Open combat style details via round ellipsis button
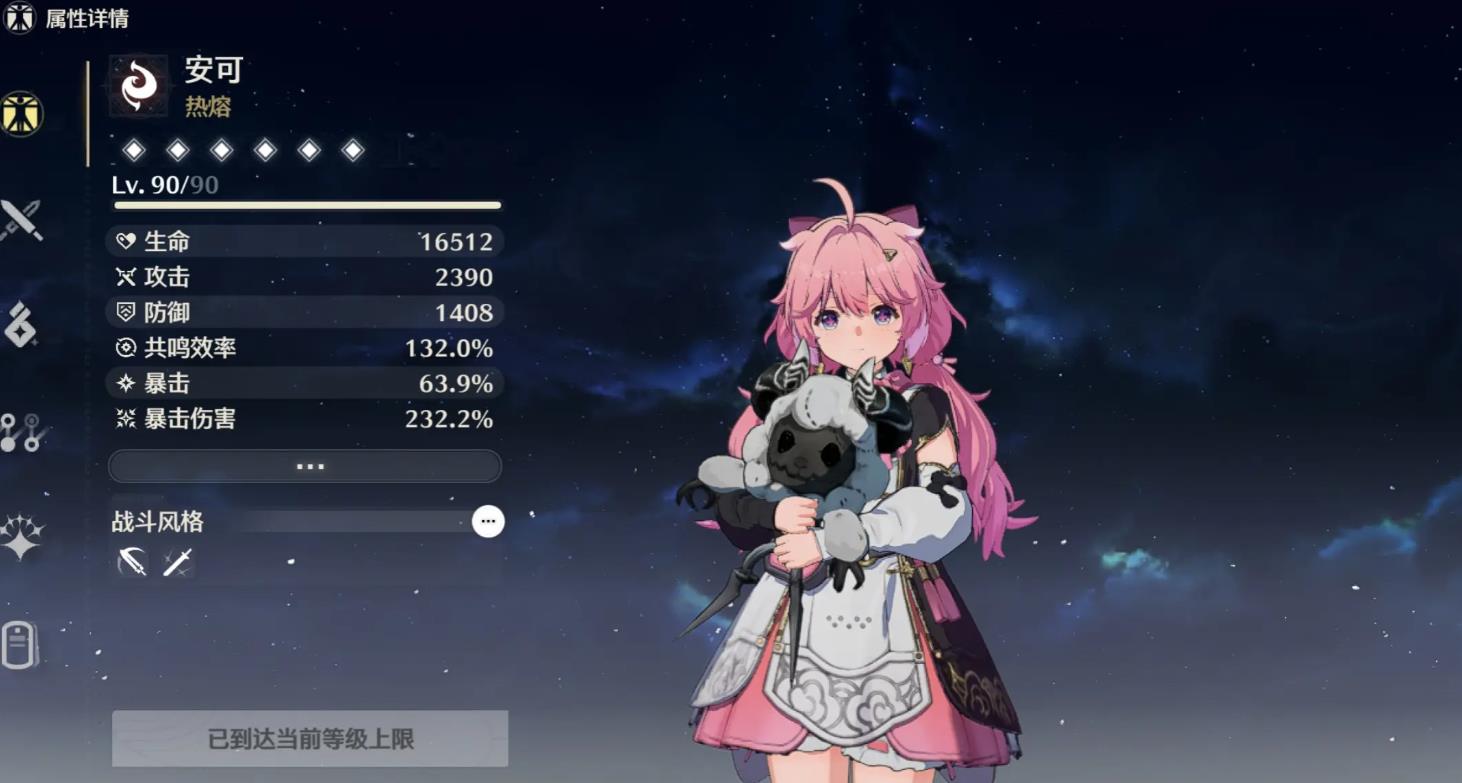 (488, 521)
